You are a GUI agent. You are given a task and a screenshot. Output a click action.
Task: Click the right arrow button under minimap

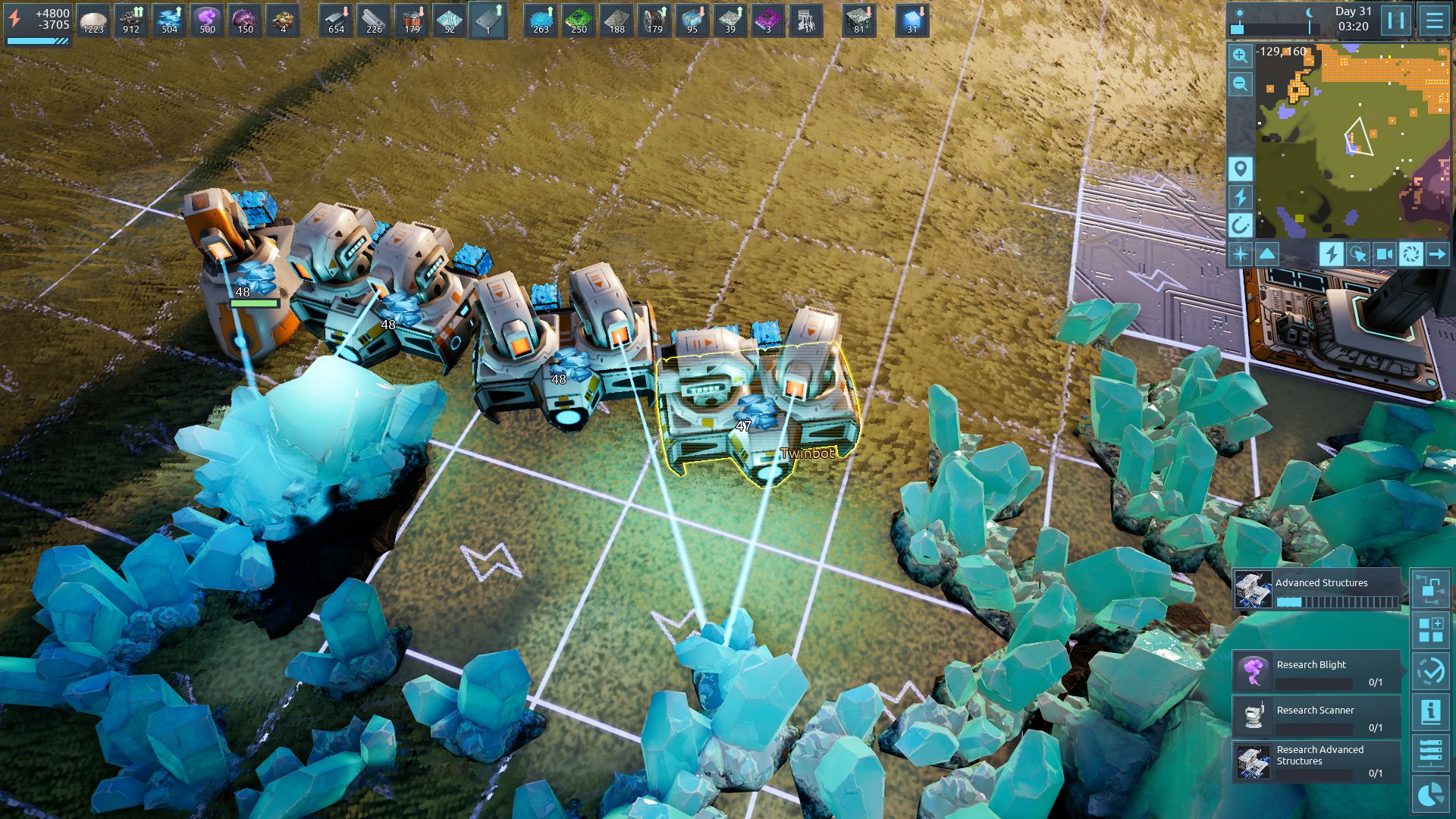coord(1437,254)
